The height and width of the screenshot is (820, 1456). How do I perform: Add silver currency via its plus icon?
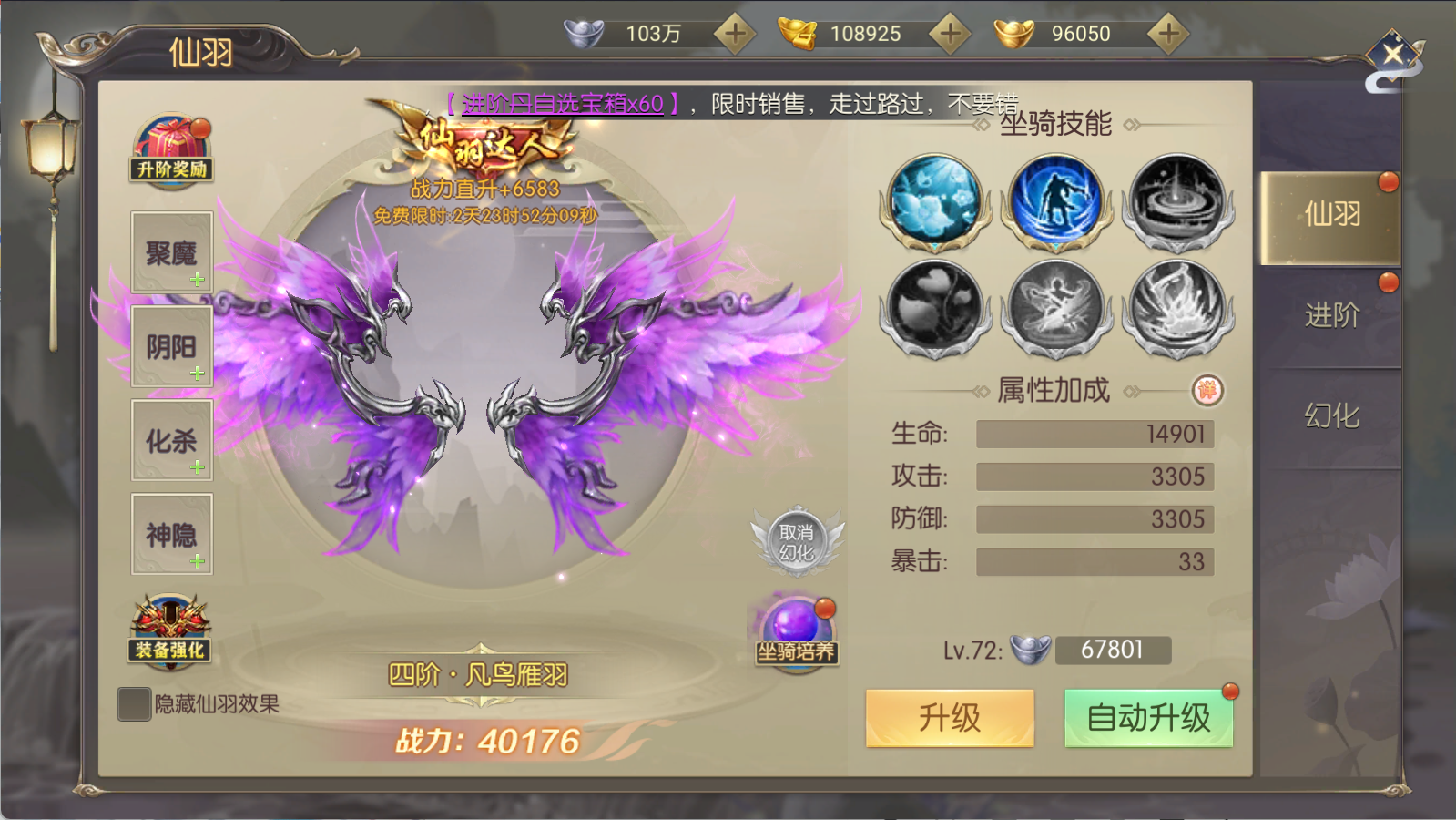734,33
